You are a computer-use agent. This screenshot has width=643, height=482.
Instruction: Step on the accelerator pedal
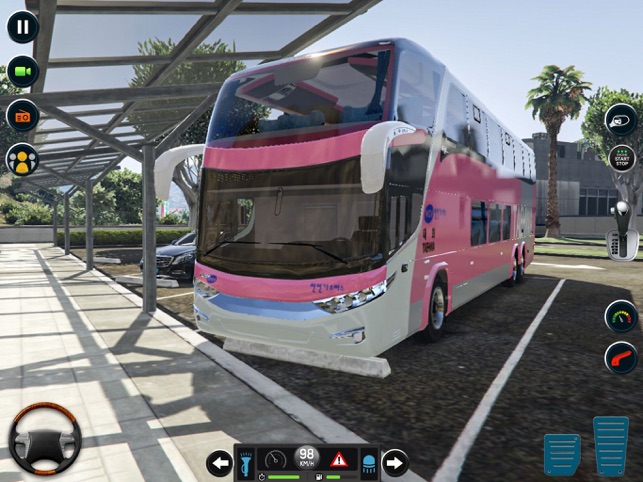[x=610, y=445]
